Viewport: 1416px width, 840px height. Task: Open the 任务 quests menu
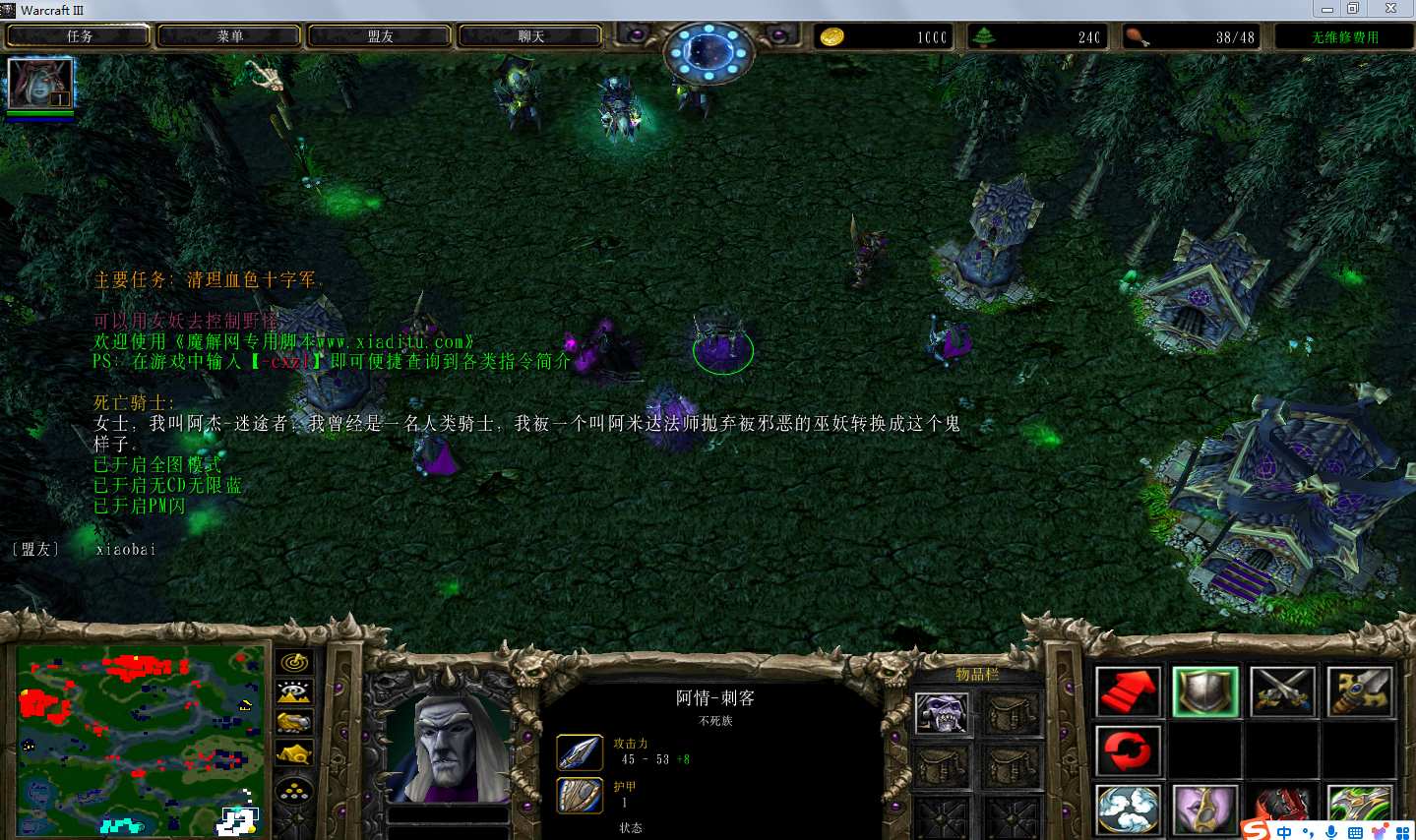point(79,36)
